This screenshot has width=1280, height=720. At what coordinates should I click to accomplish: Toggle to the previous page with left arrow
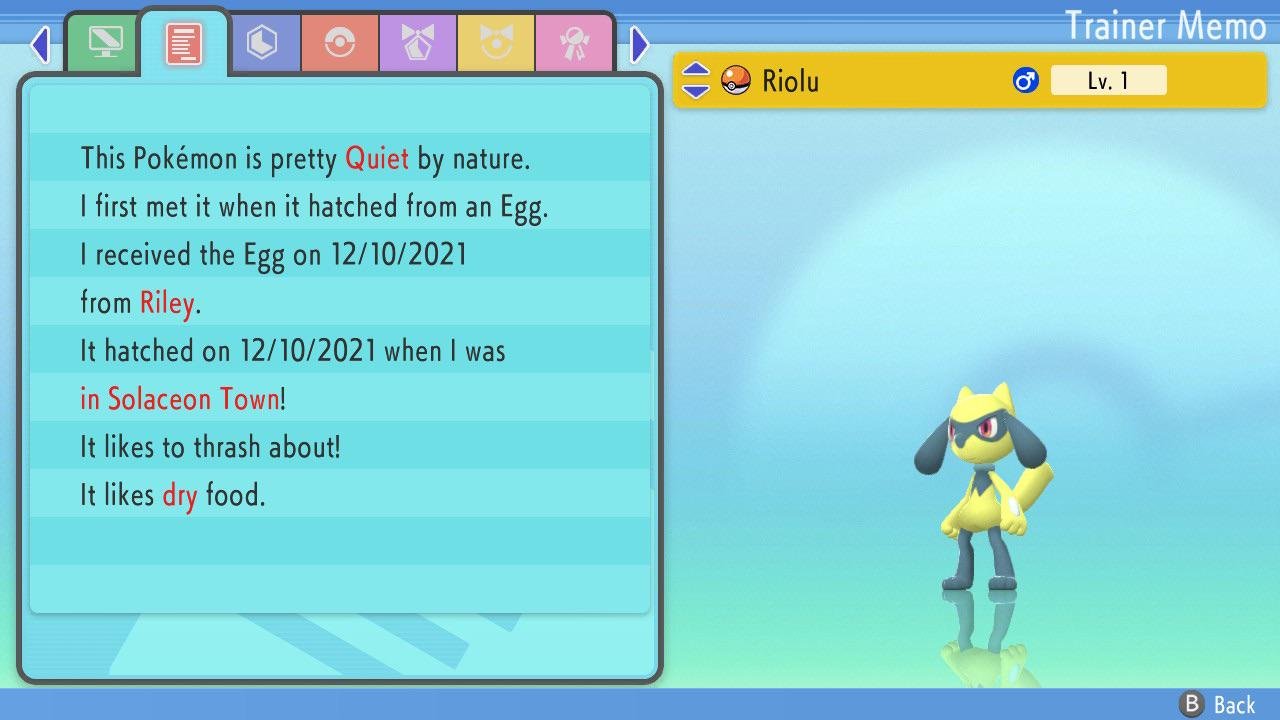tap(38, 44)
